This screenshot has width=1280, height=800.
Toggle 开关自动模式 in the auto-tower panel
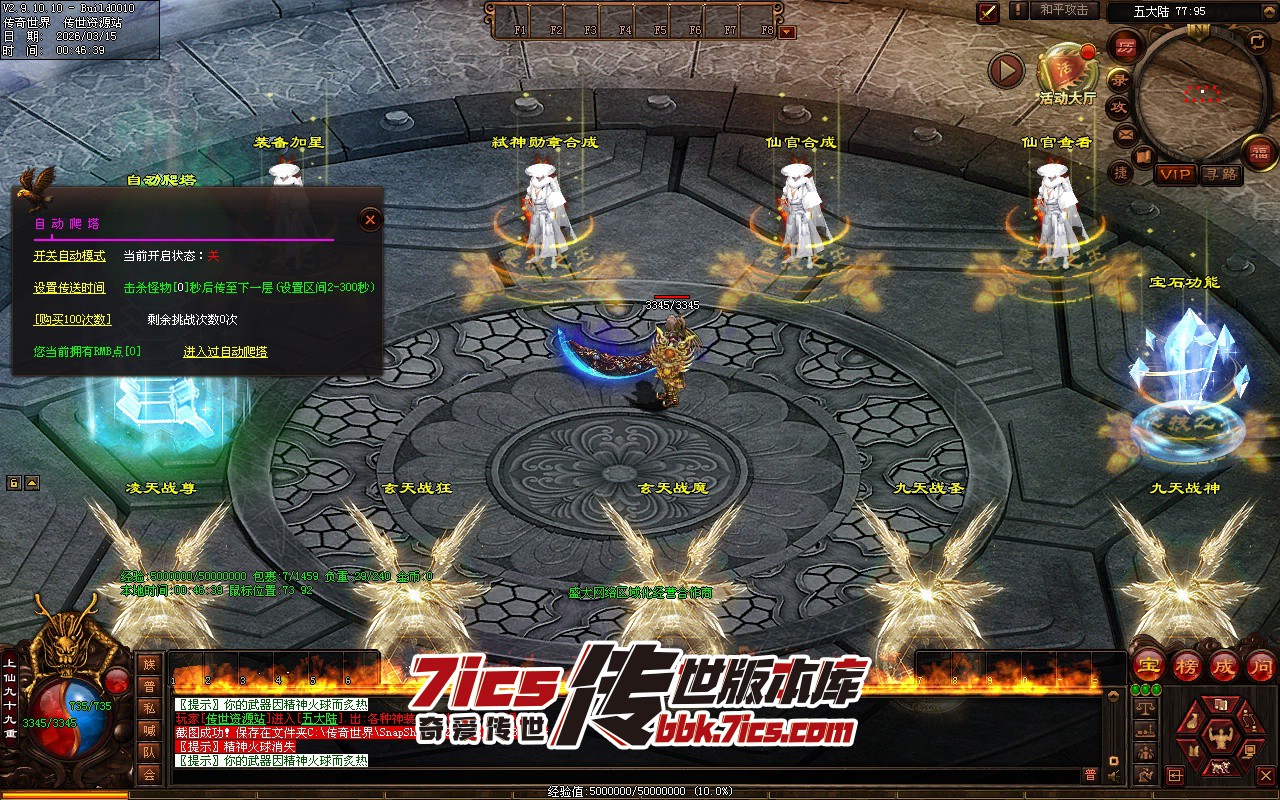pyautogui.click(x=69, y=256)
